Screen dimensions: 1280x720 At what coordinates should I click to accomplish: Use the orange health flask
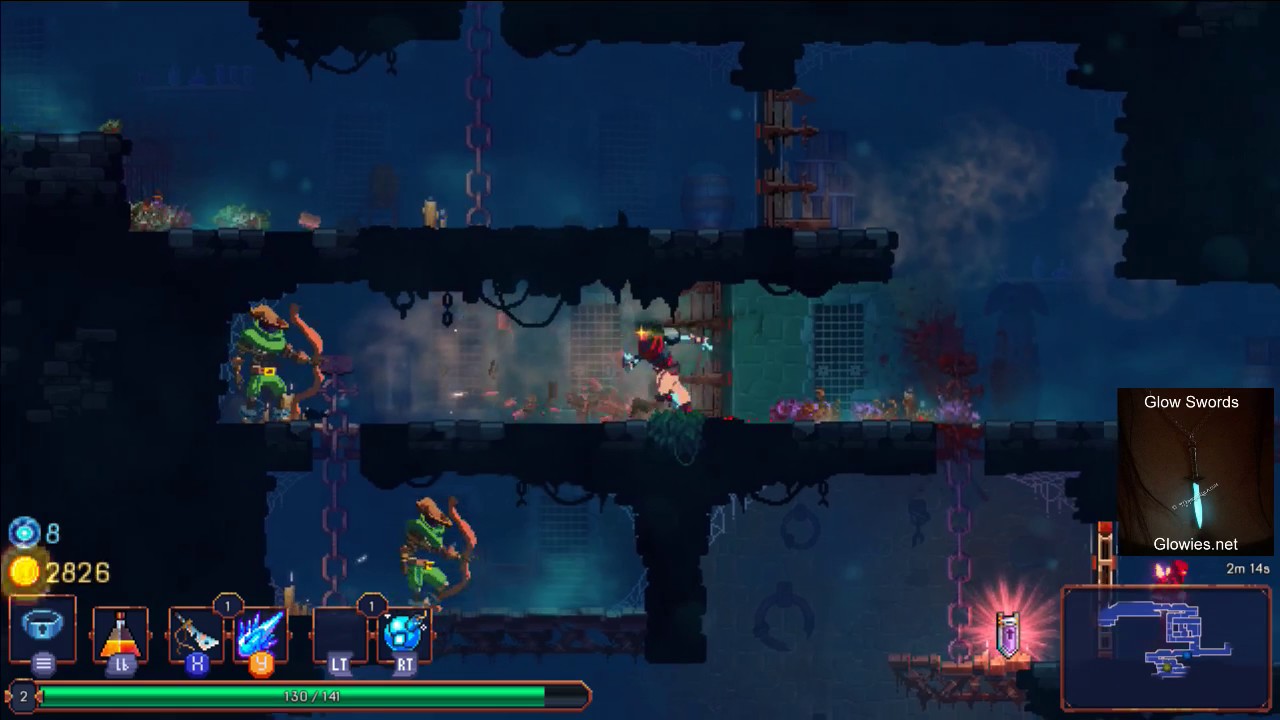pyautogui.click(x=120, y=634)
